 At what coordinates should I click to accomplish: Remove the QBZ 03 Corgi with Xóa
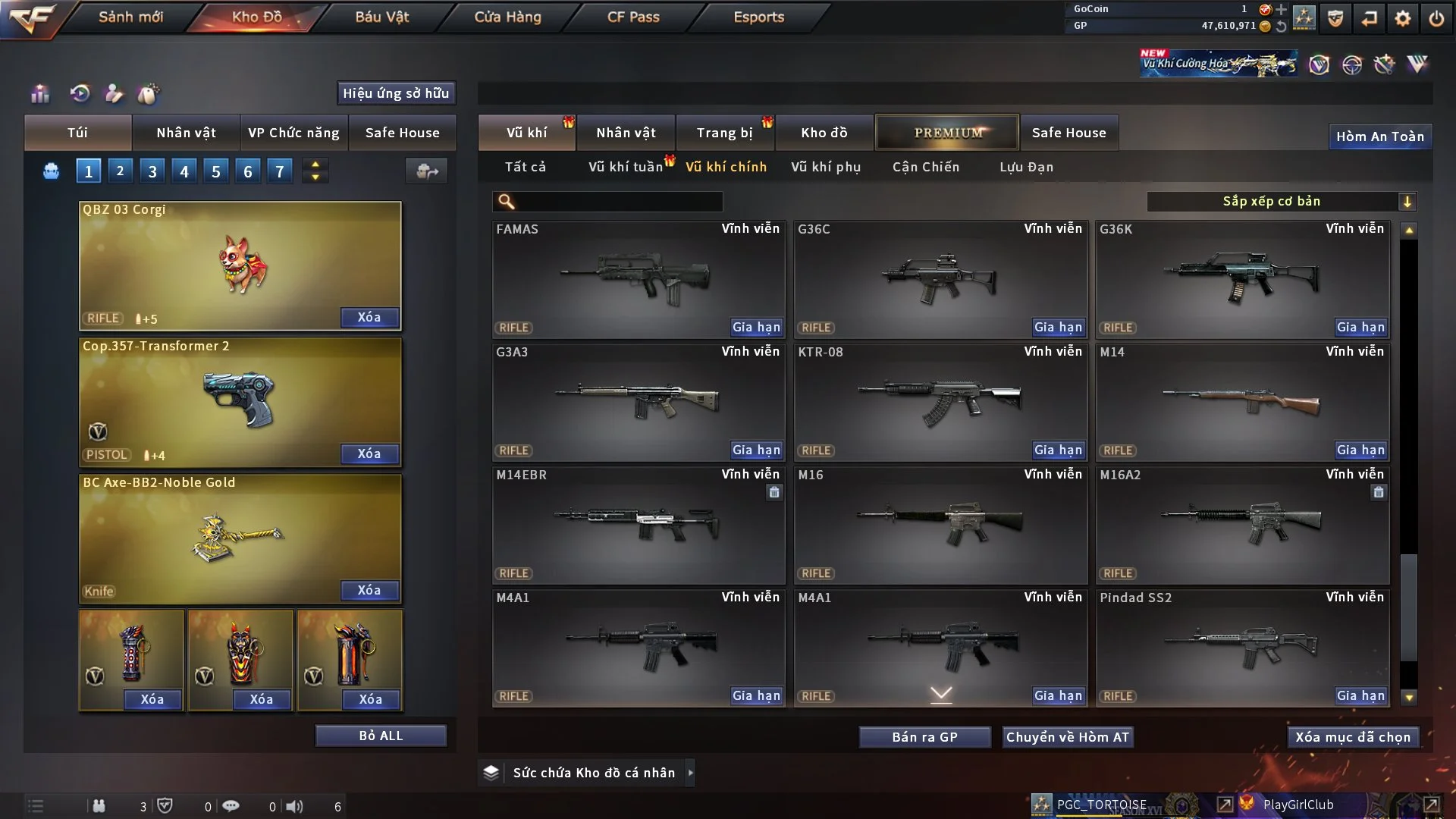click(369, 317)
